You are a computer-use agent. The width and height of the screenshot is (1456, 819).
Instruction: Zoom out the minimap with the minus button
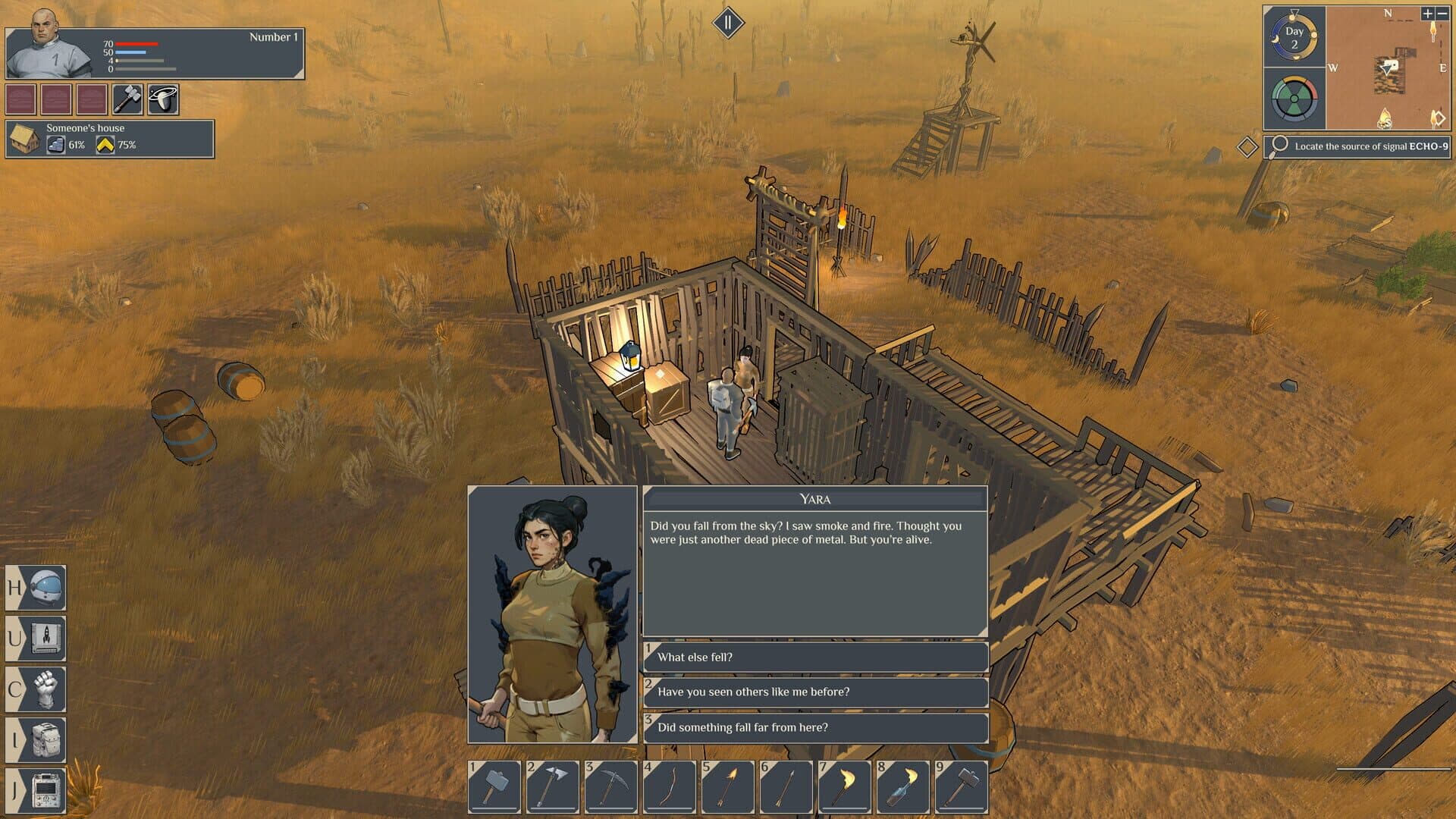tap(1442, 14)
